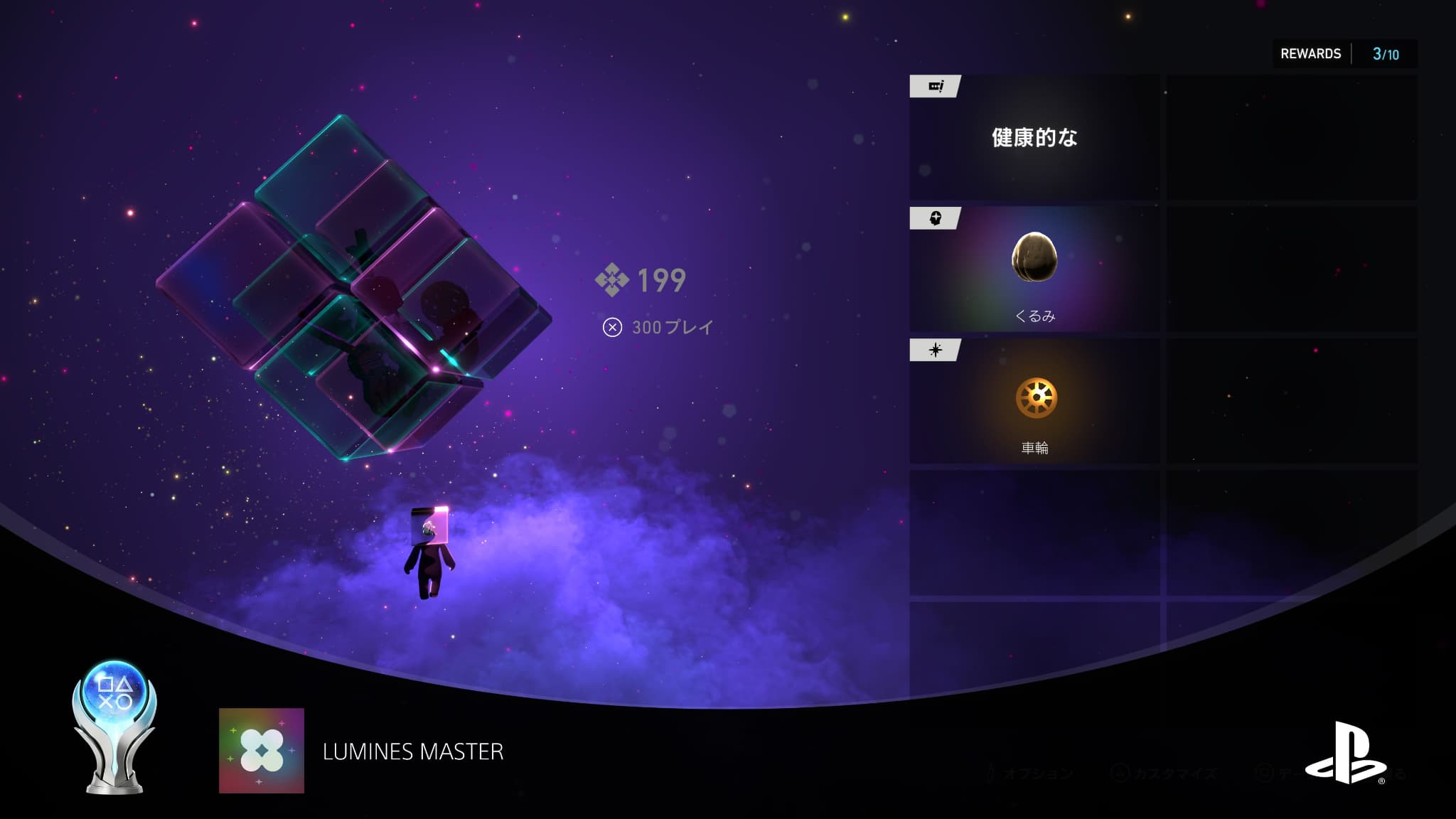Select the 車輪 wheel reward
1456x819 pixels.
pos(1034,401)
